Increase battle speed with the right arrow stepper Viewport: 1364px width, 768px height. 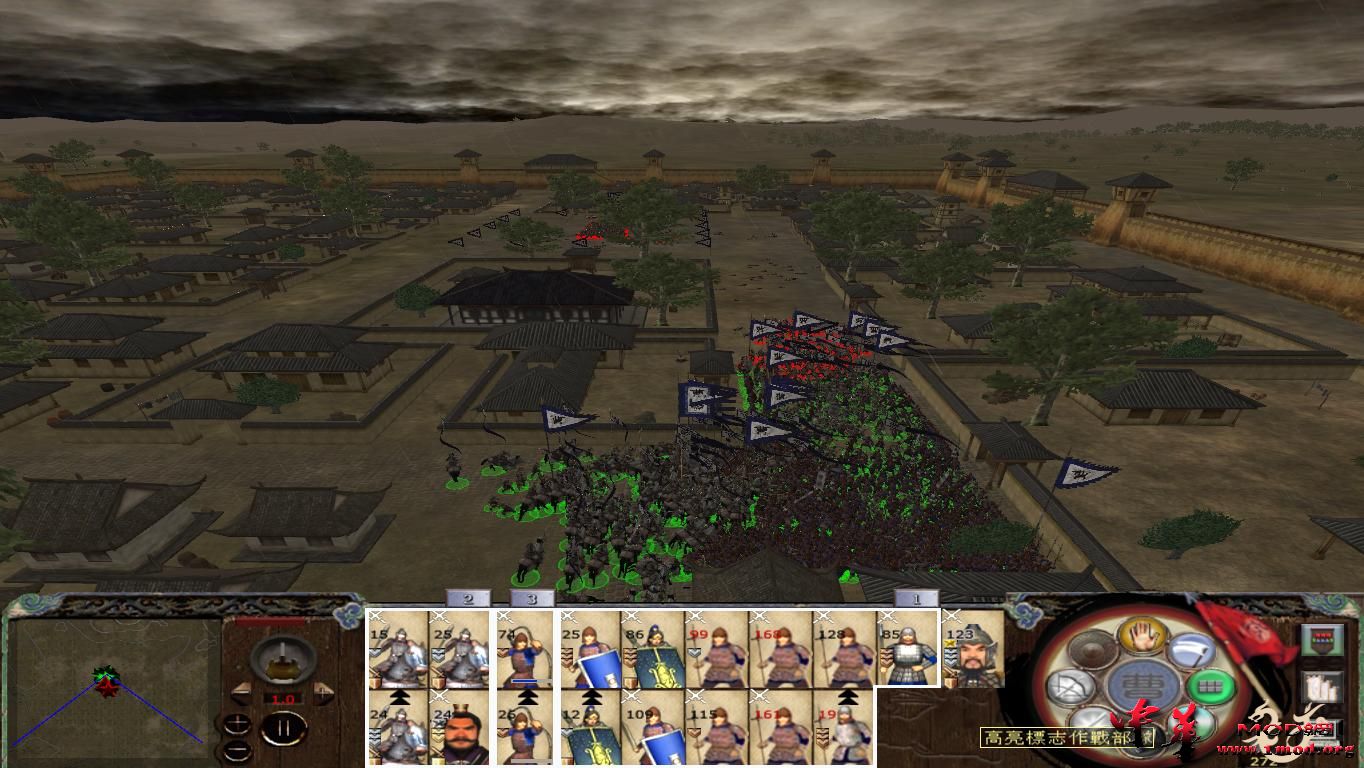pyautogui.click(x=322, y=691)
